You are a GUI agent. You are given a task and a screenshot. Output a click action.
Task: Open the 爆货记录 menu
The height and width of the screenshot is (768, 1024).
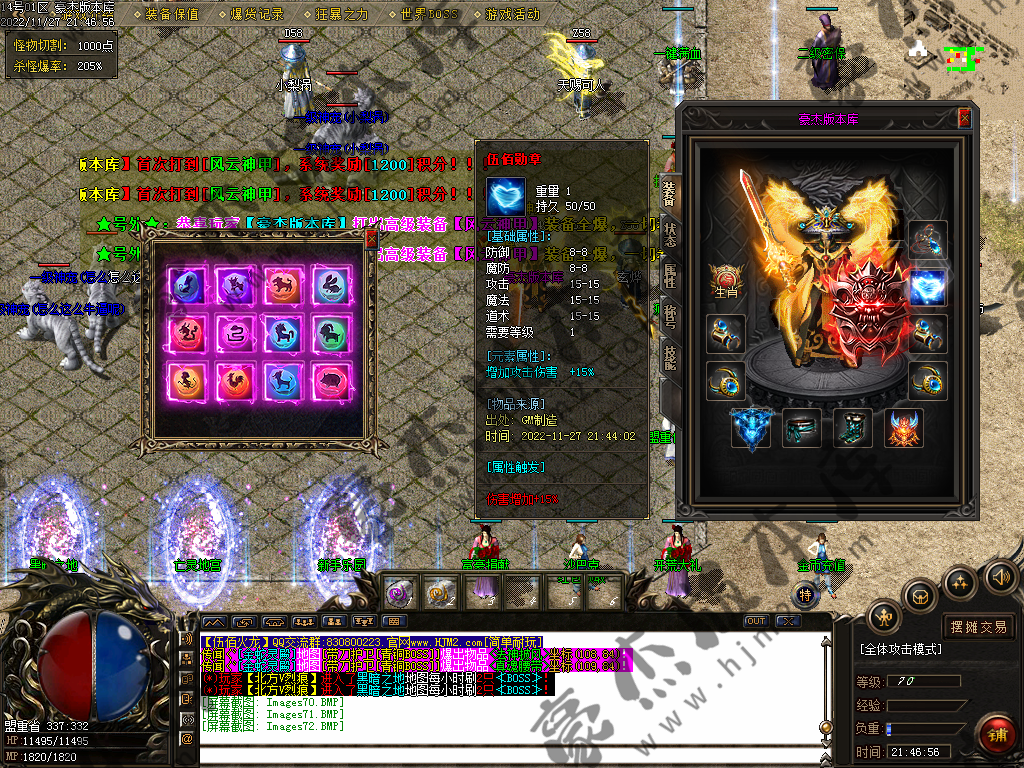tap(257, 15)
